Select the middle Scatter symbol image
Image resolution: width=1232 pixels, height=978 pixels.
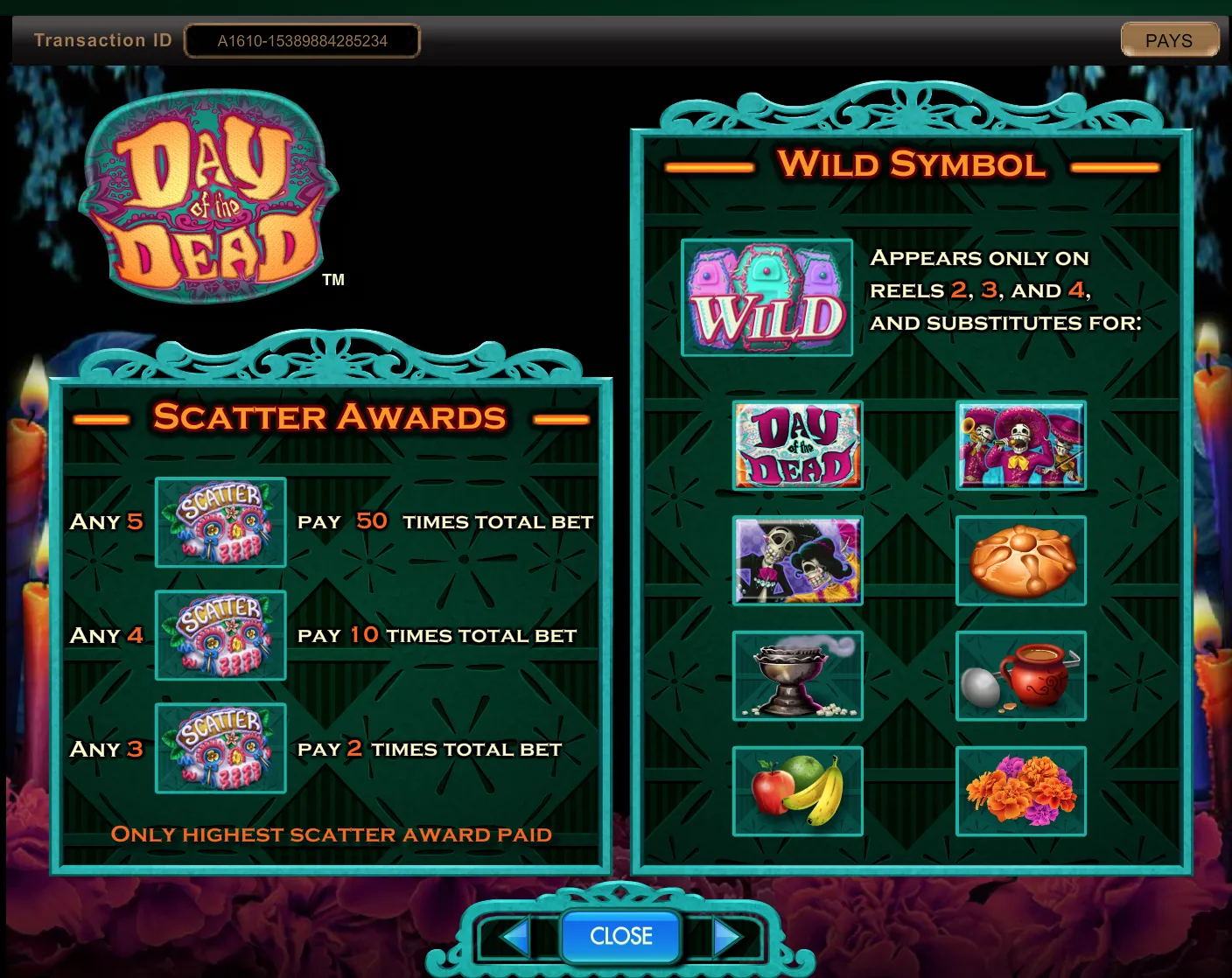[x=220, y=635]
